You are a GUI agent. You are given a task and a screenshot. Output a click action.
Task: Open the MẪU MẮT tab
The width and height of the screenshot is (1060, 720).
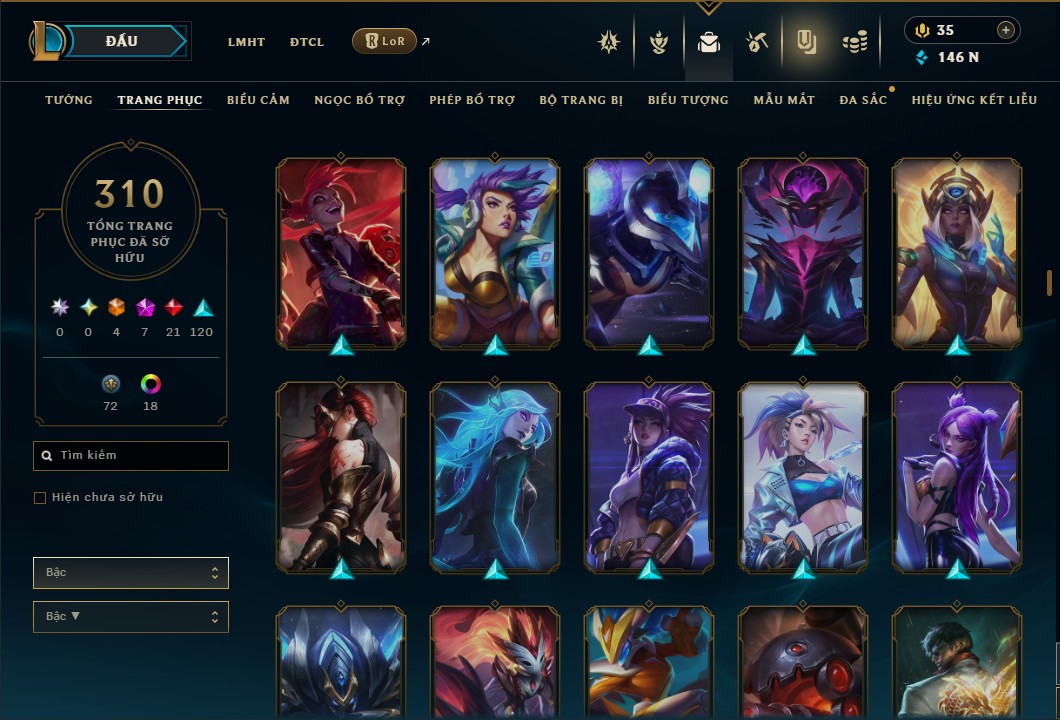point(784,100)
